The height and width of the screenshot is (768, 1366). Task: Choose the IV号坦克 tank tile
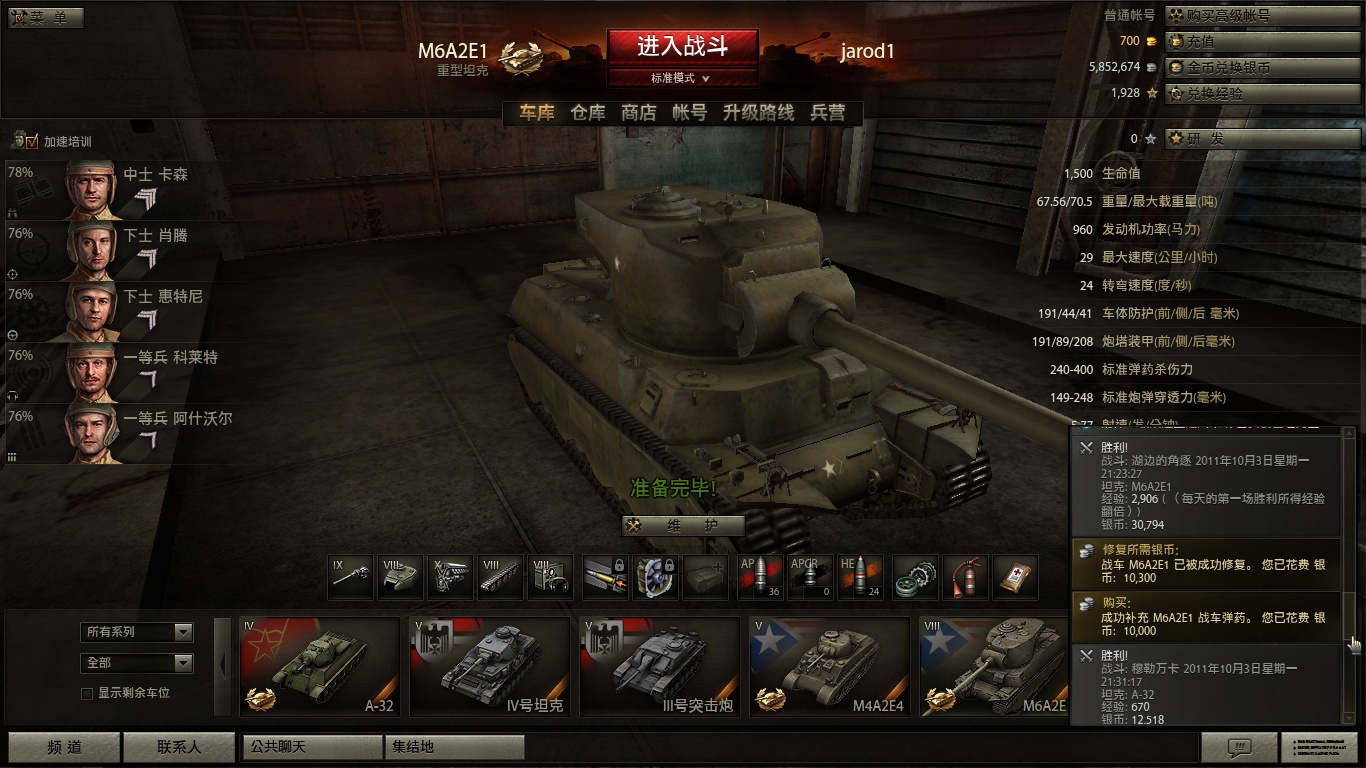(x=490, y=665)
